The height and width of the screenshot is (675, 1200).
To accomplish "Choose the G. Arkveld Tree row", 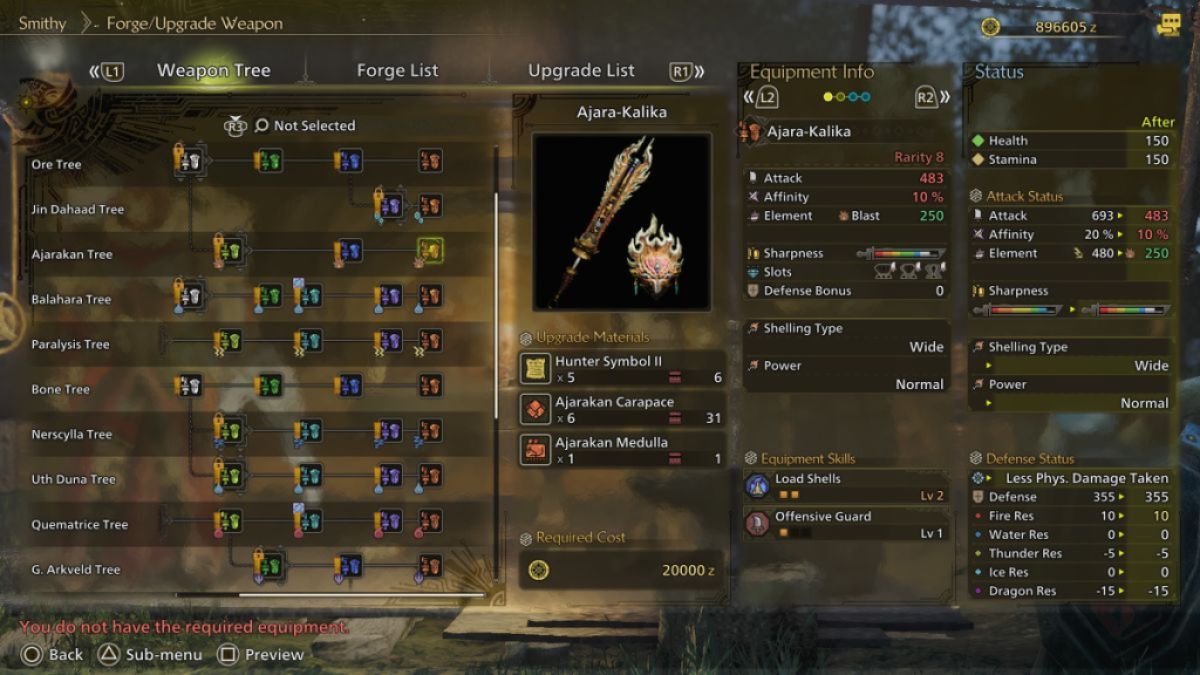I will [75, 569].
